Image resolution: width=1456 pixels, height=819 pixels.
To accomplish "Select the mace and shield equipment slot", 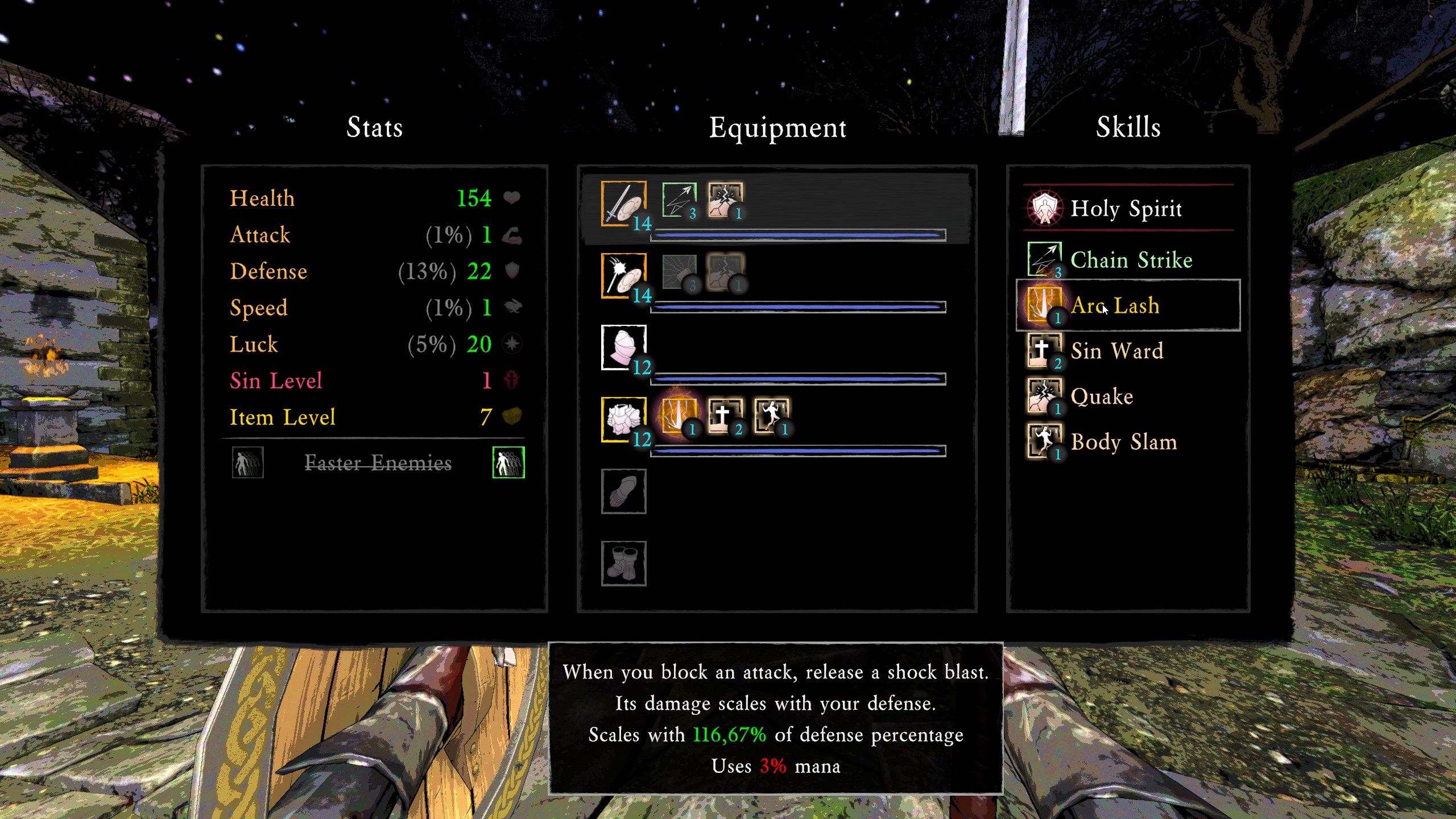I will pyautogui.click(x=624, y=275).
